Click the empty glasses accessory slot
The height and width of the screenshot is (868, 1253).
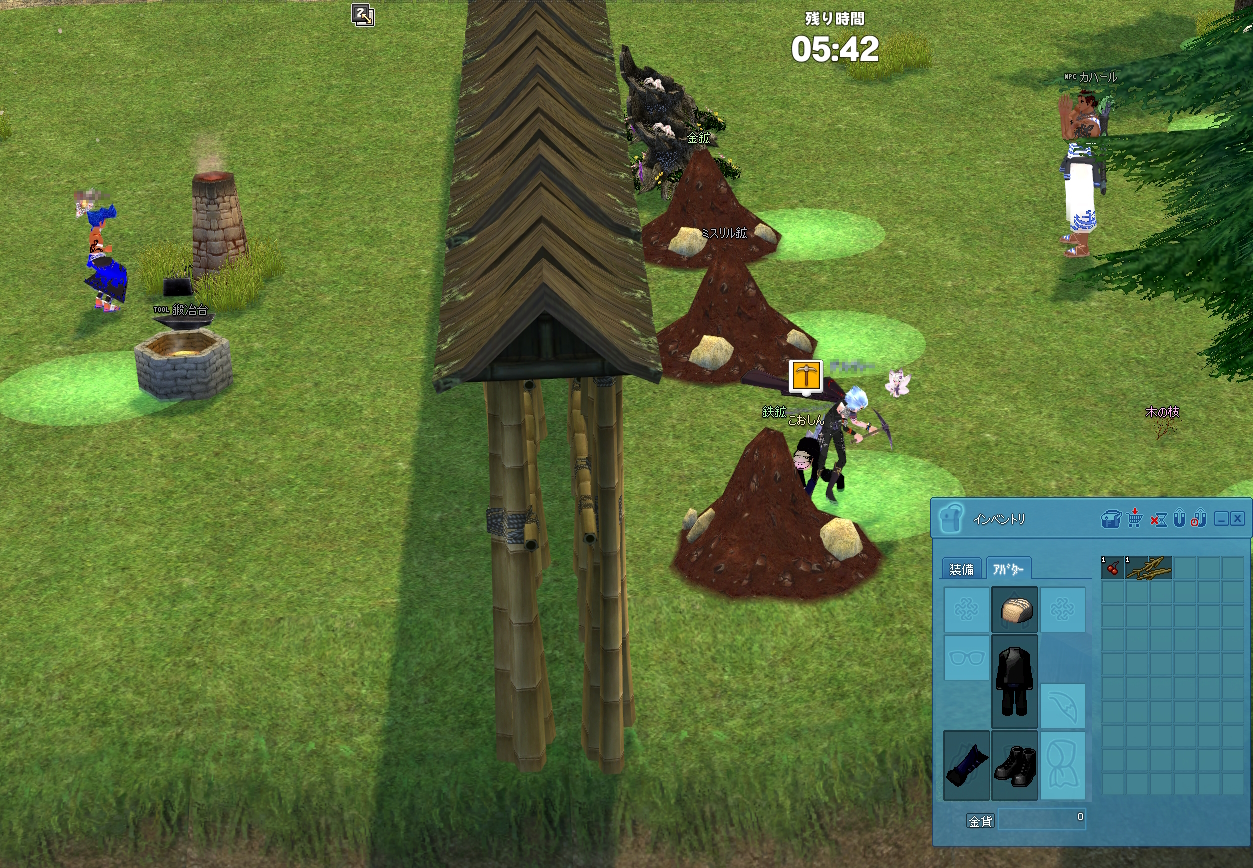[966, 658]
